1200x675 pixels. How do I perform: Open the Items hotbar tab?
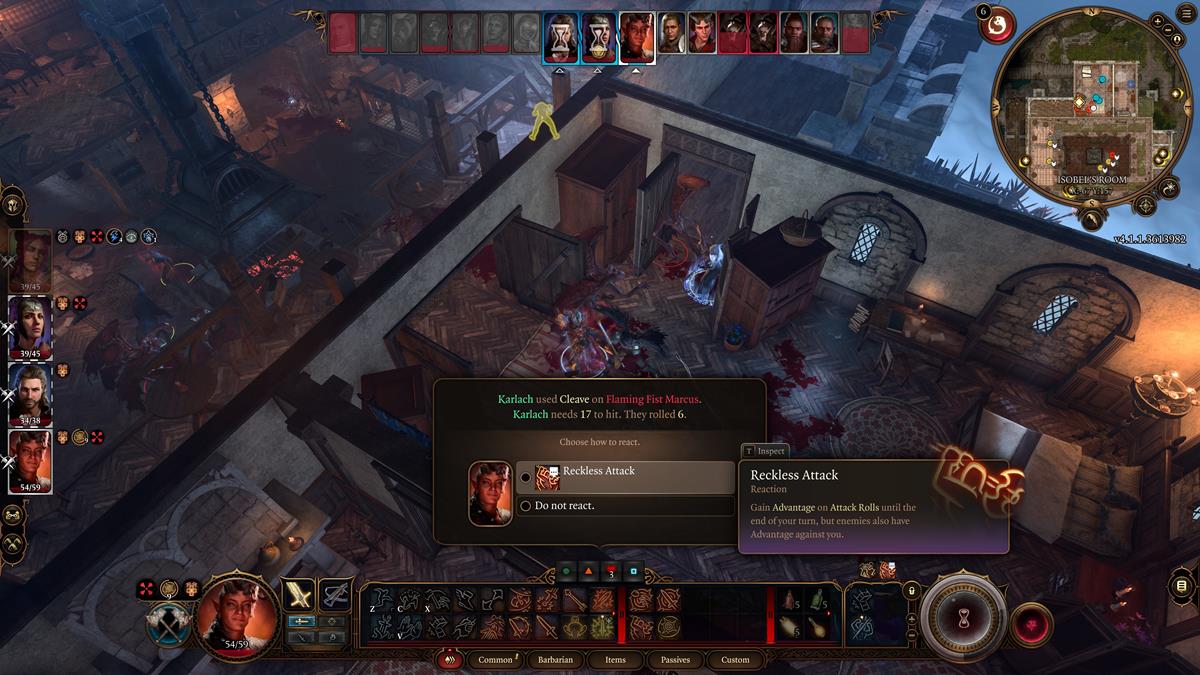615,660
